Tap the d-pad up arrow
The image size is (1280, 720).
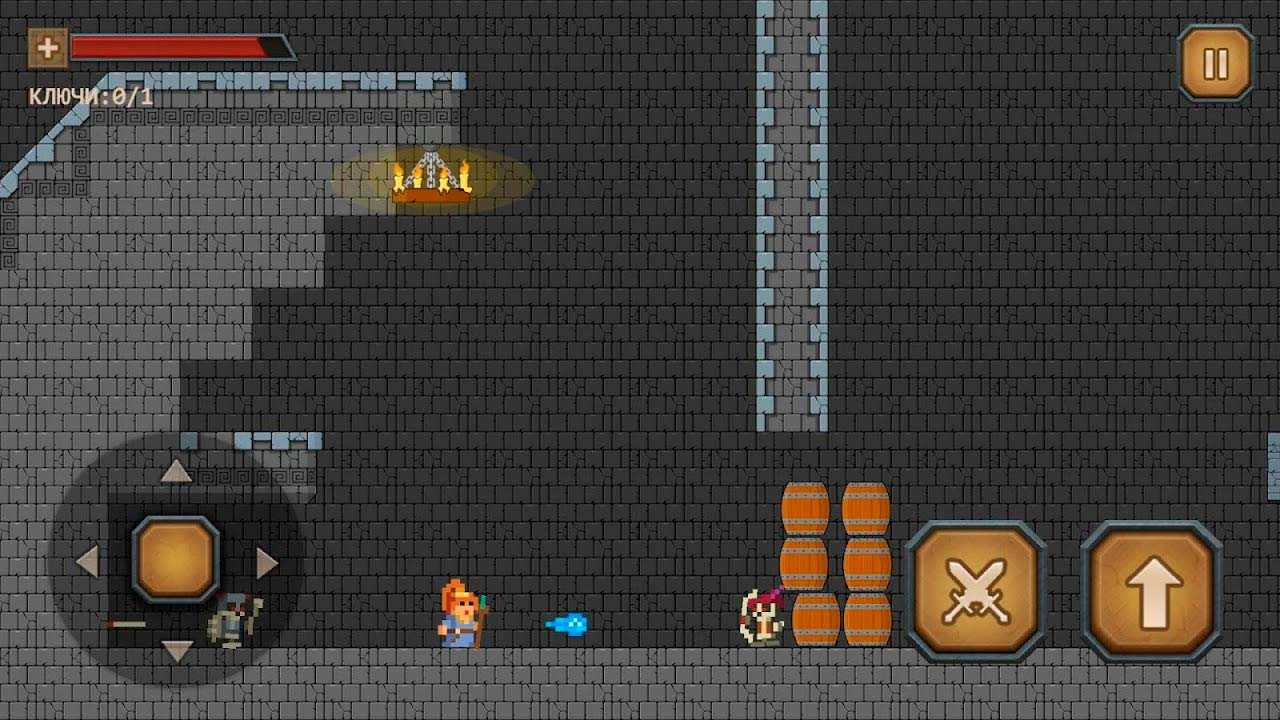[x=176, y=471]
